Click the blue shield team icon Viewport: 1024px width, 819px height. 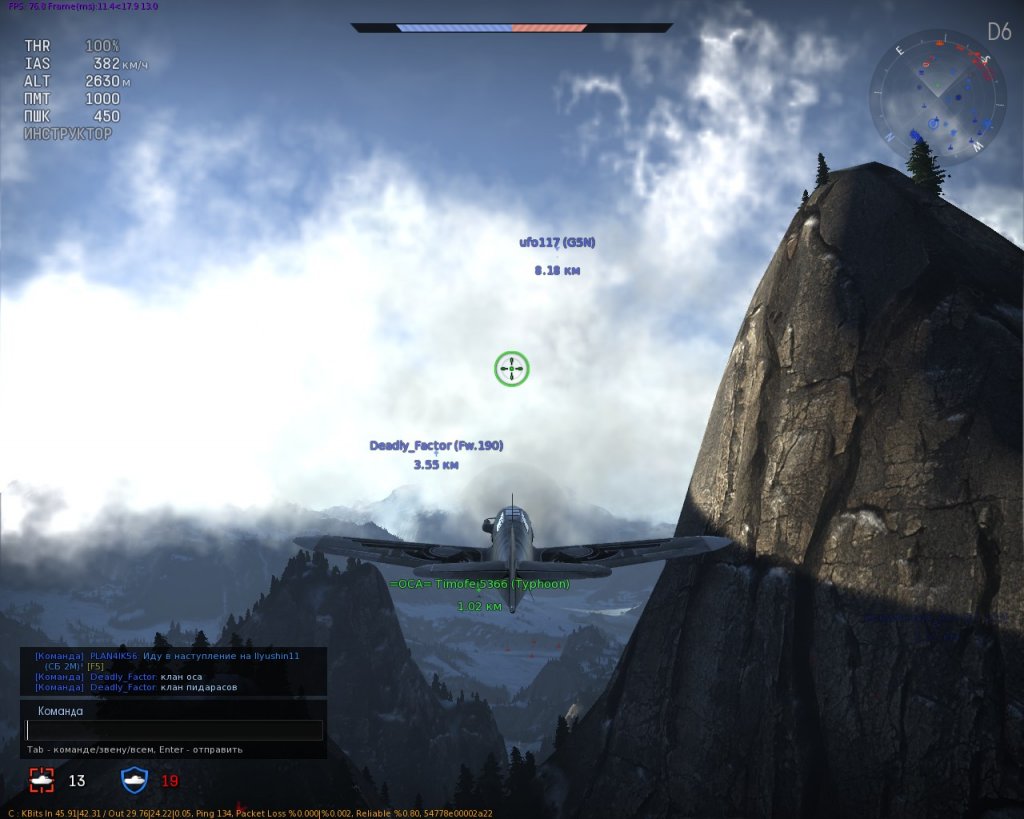click(x=134, y=780)
